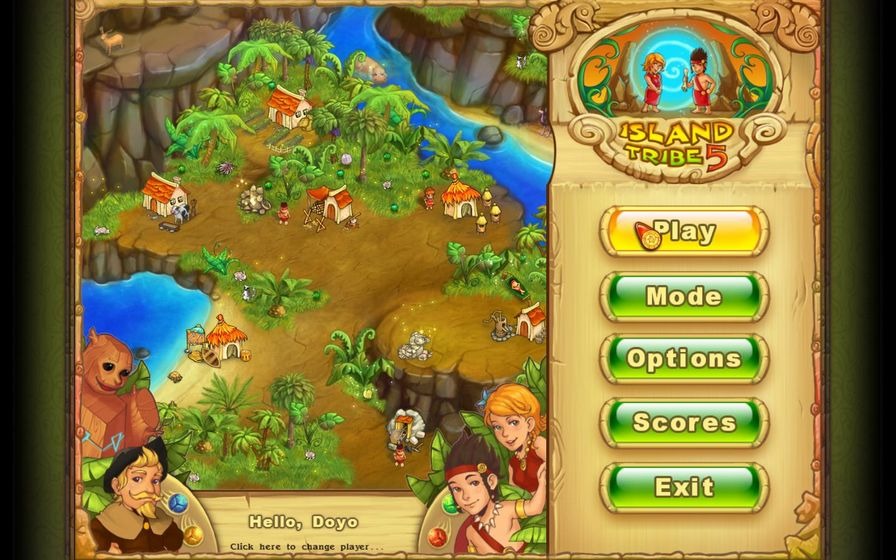View the Scores screen
Image resolution: width=896 pixels, height=560 pixels.
tap(684, 423)
